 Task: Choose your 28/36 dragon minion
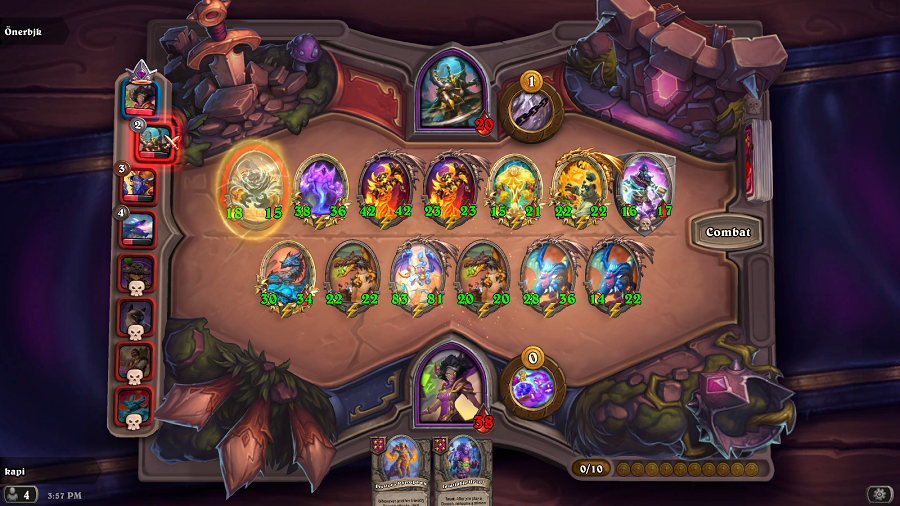coord(547,274)
